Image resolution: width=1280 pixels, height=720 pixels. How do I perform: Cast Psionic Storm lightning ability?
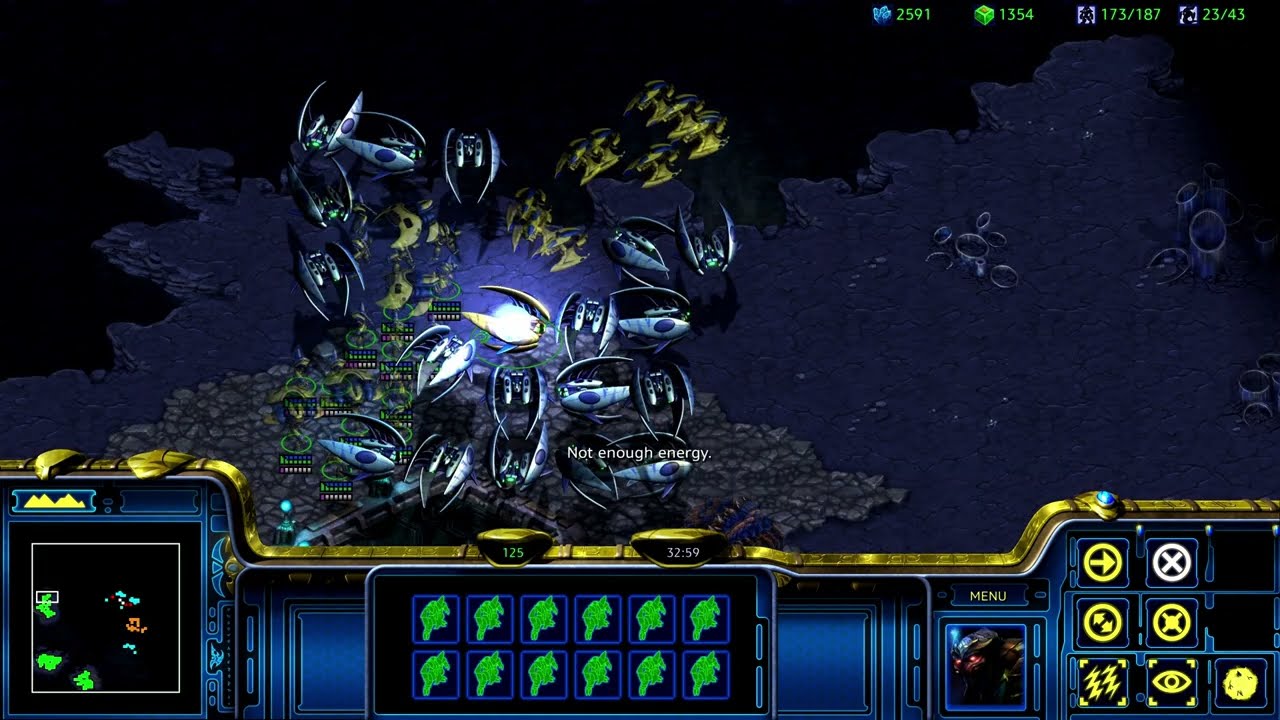click(x=1103, y=683)
